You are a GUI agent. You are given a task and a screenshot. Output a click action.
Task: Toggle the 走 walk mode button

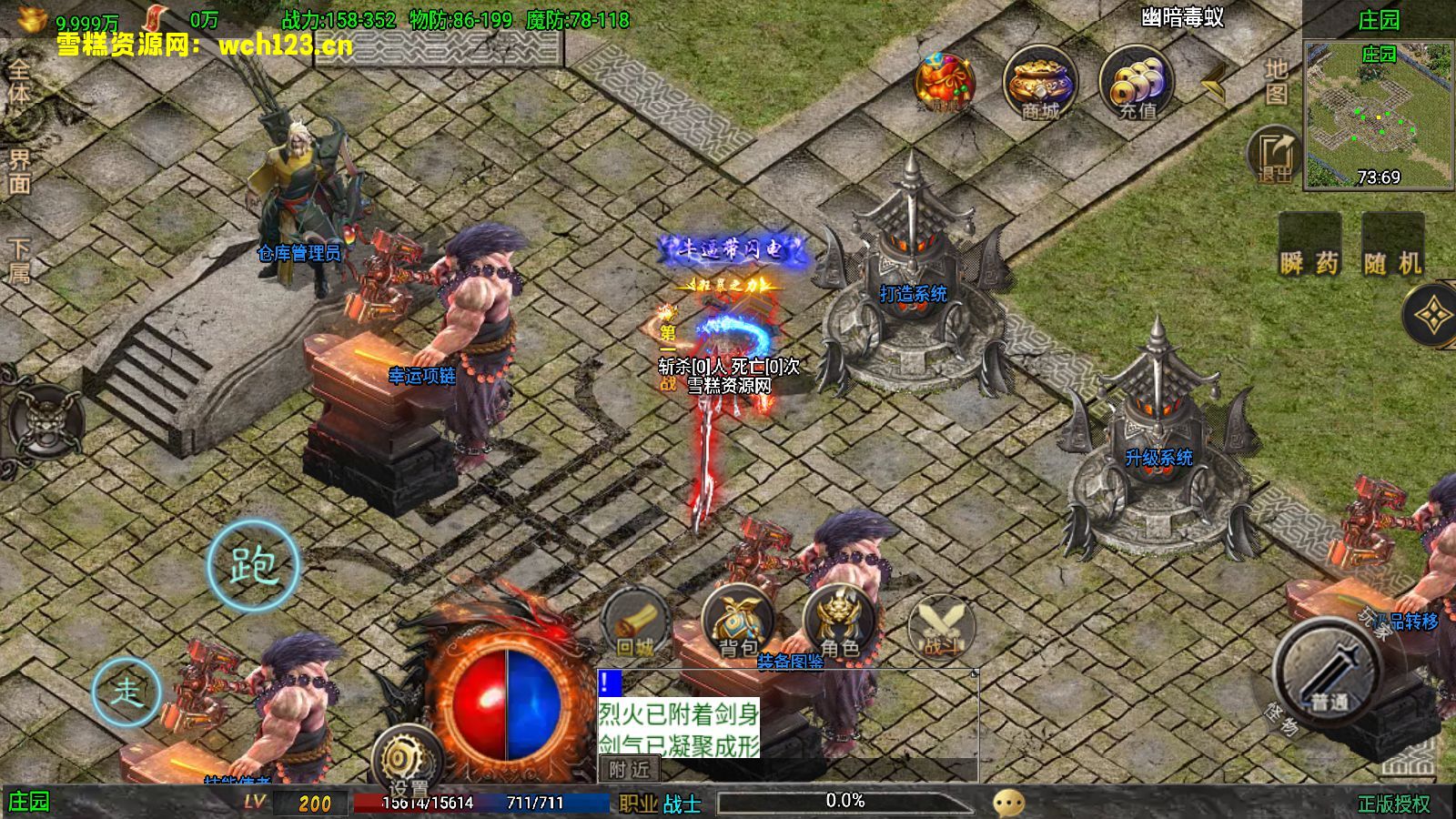[x=126, y=692]
